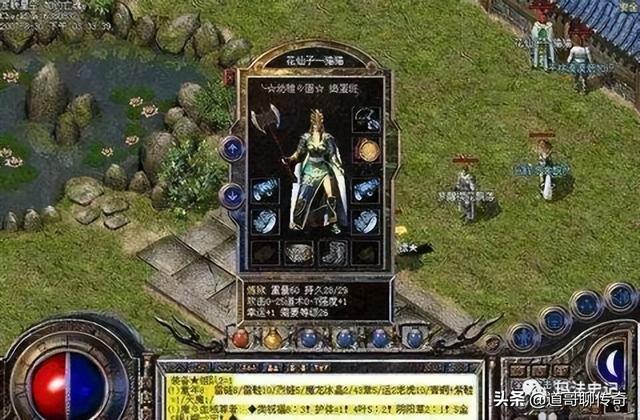Select the round orange medal slot

[x=367, y=151]
